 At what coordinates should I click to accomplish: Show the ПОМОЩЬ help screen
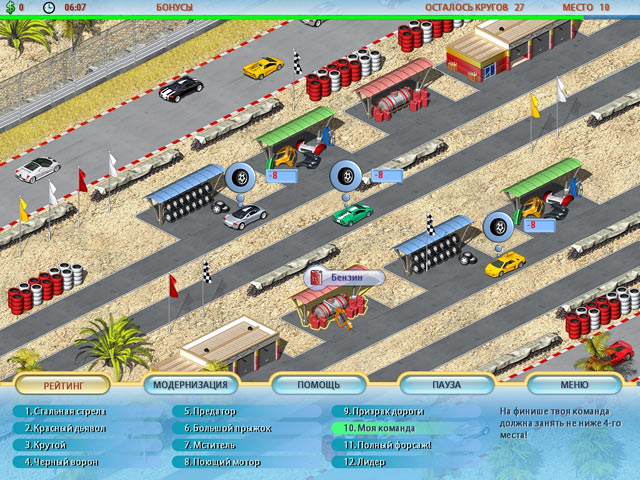(x=319, y=384)
